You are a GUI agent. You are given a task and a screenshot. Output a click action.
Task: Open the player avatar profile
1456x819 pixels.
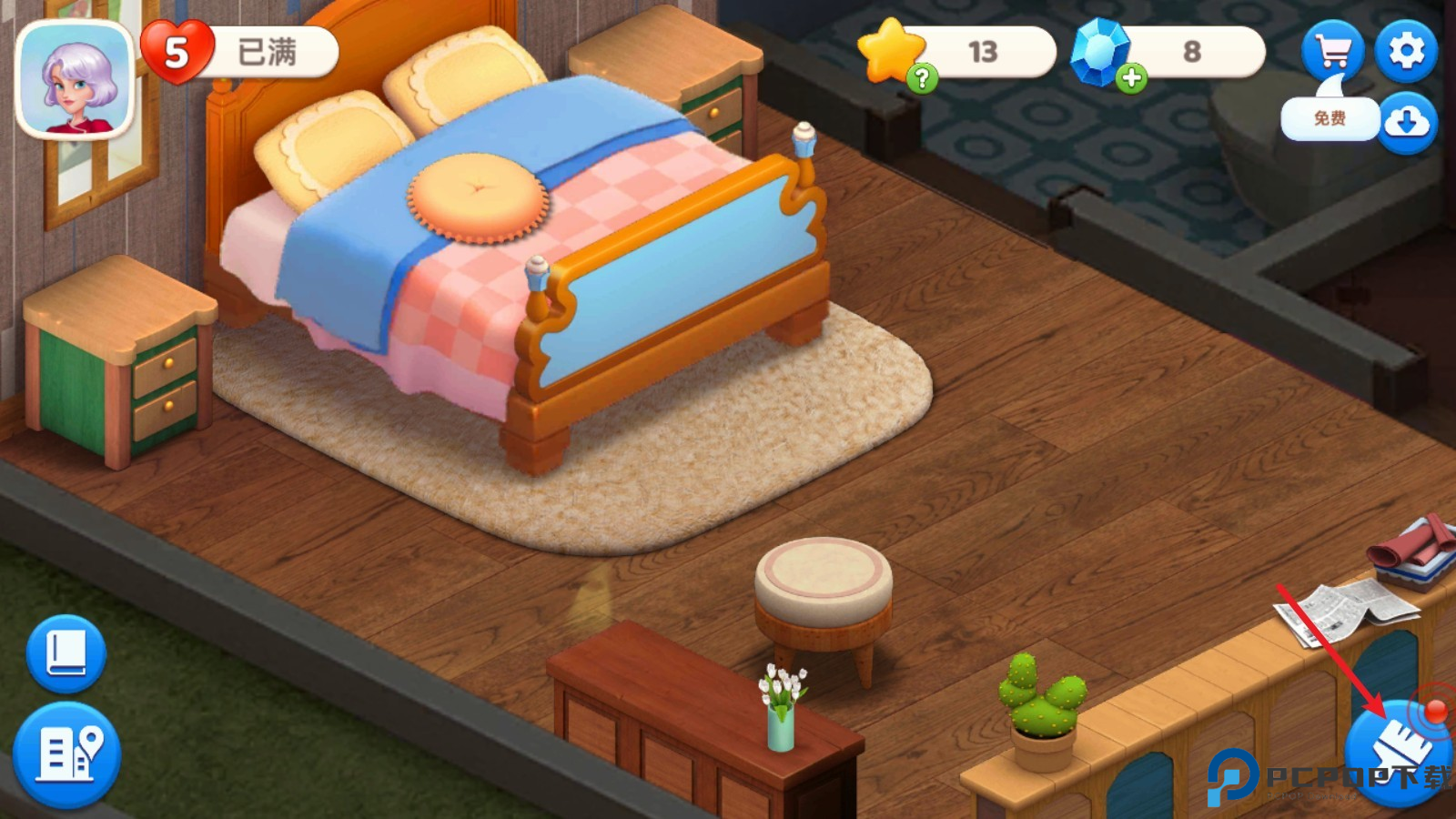[75, 79]
